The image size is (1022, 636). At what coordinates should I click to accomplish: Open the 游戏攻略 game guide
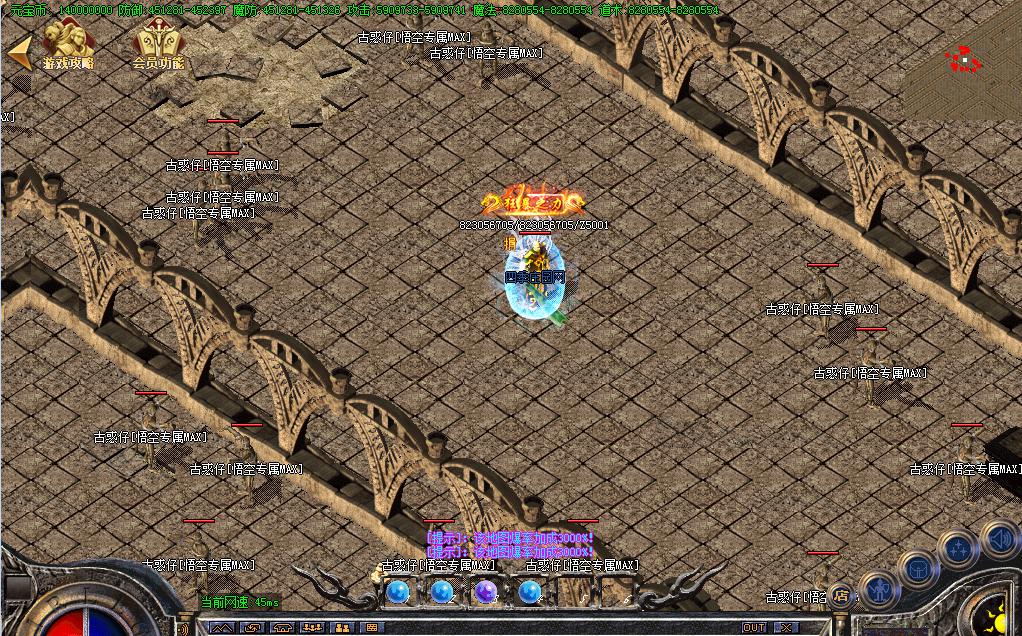point(68,46)
